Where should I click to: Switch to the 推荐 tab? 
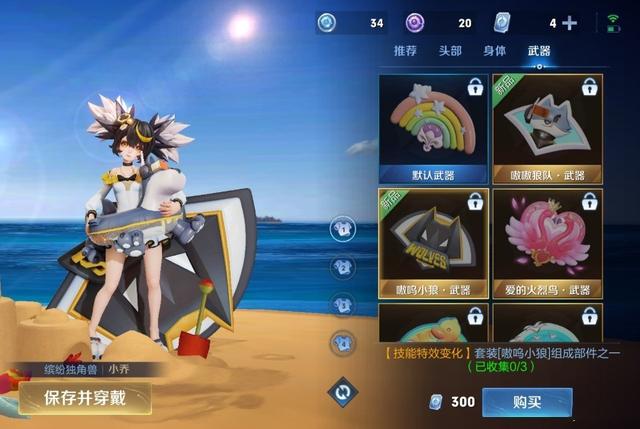405,51
